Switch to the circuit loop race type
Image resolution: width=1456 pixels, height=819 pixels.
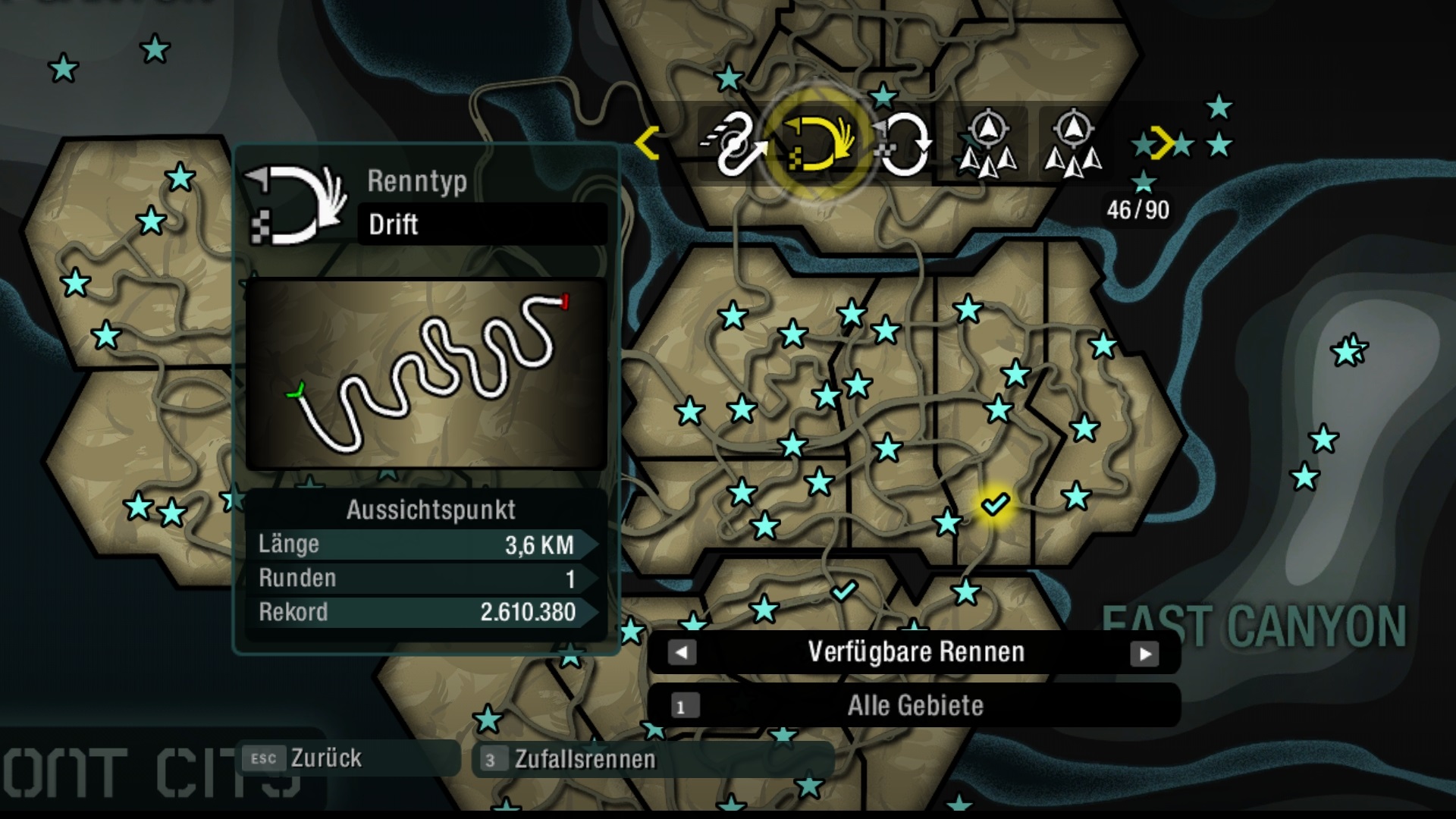click(904, 143)
